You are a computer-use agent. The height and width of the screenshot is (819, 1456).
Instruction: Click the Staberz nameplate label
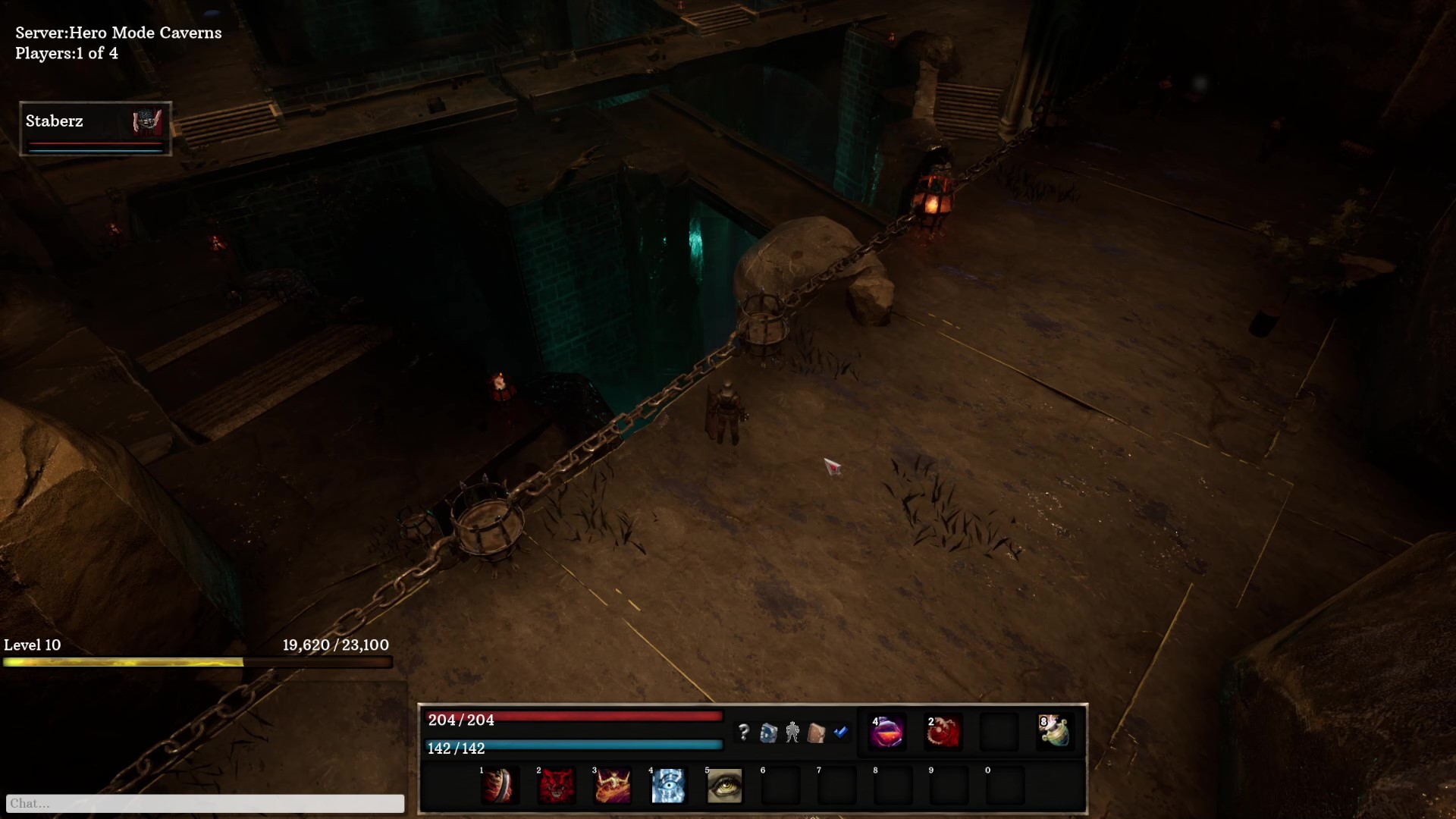point(54,121)
